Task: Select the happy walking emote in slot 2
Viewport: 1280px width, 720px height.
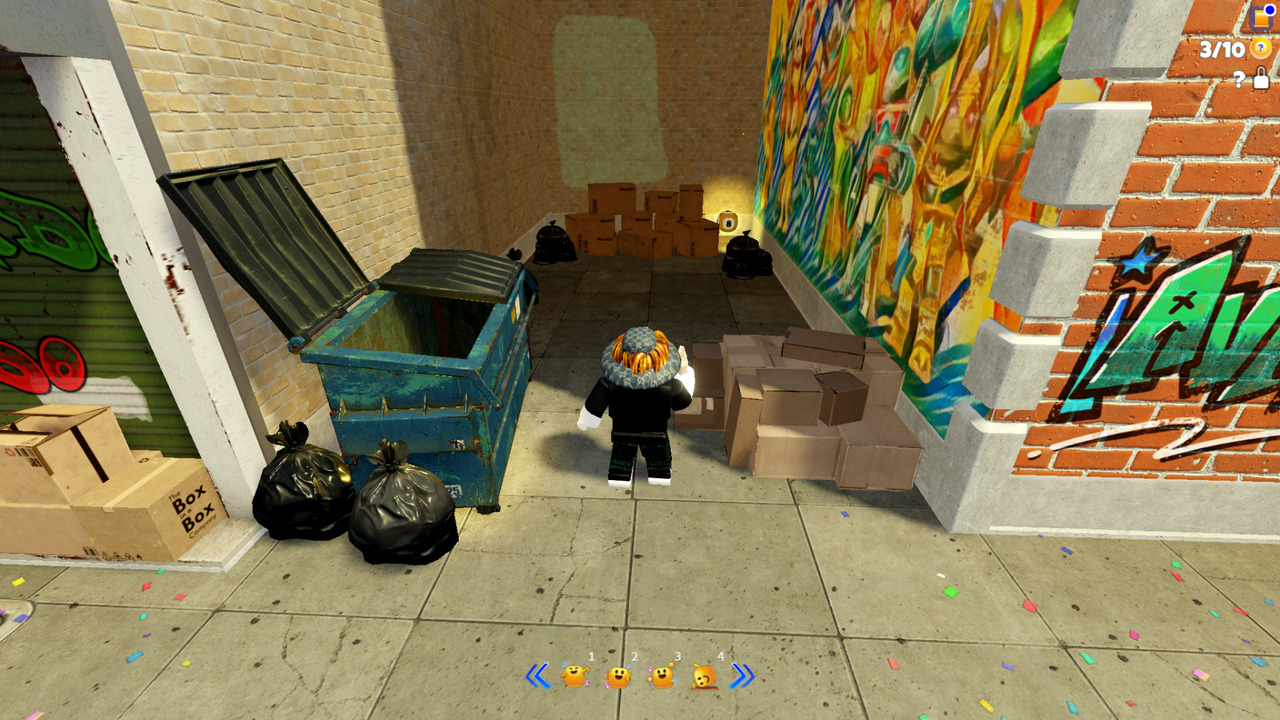Action: pyautogui.click(x=618, y=677)
